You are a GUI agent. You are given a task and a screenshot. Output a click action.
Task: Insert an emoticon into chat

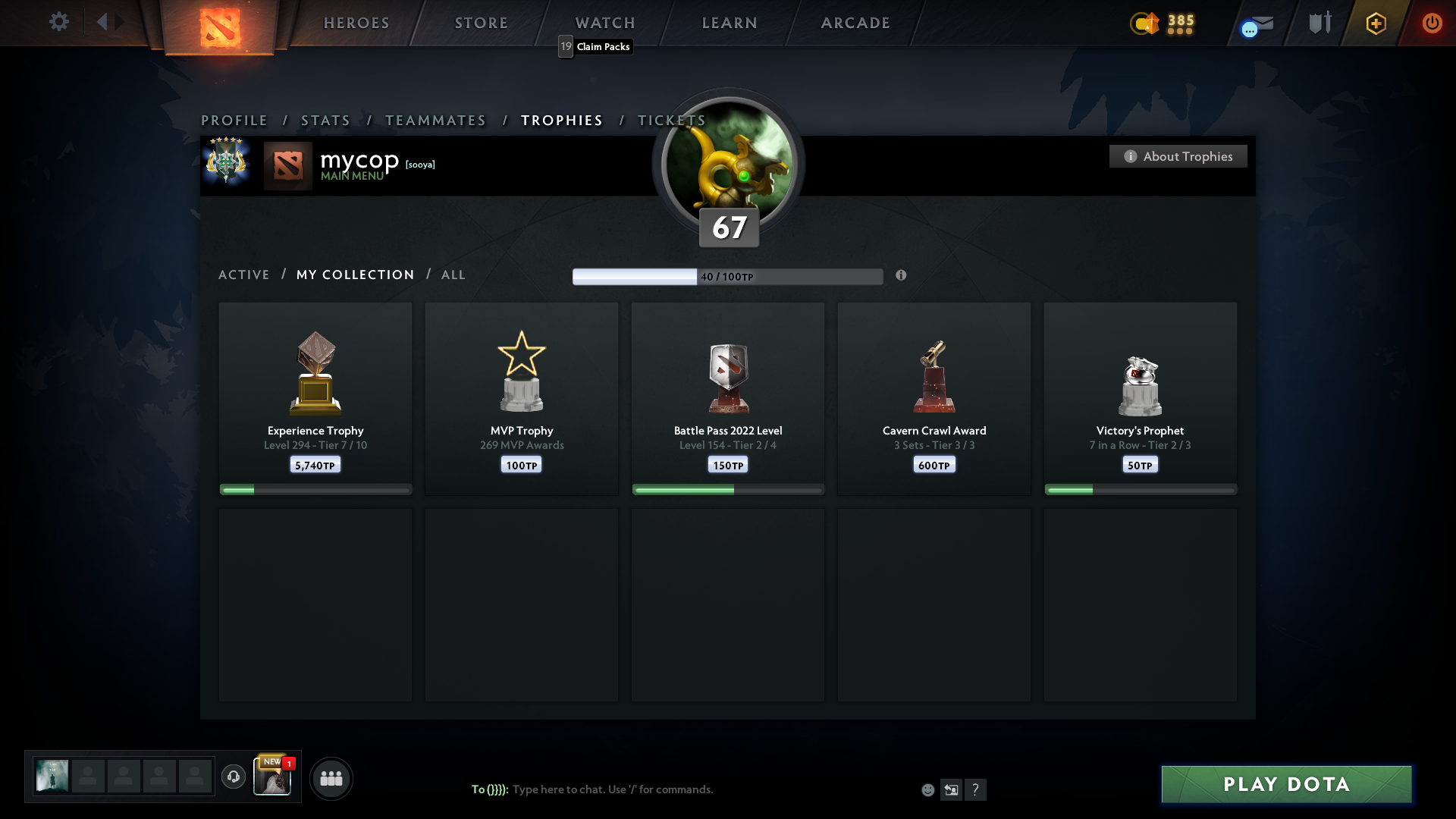(928, 789)
